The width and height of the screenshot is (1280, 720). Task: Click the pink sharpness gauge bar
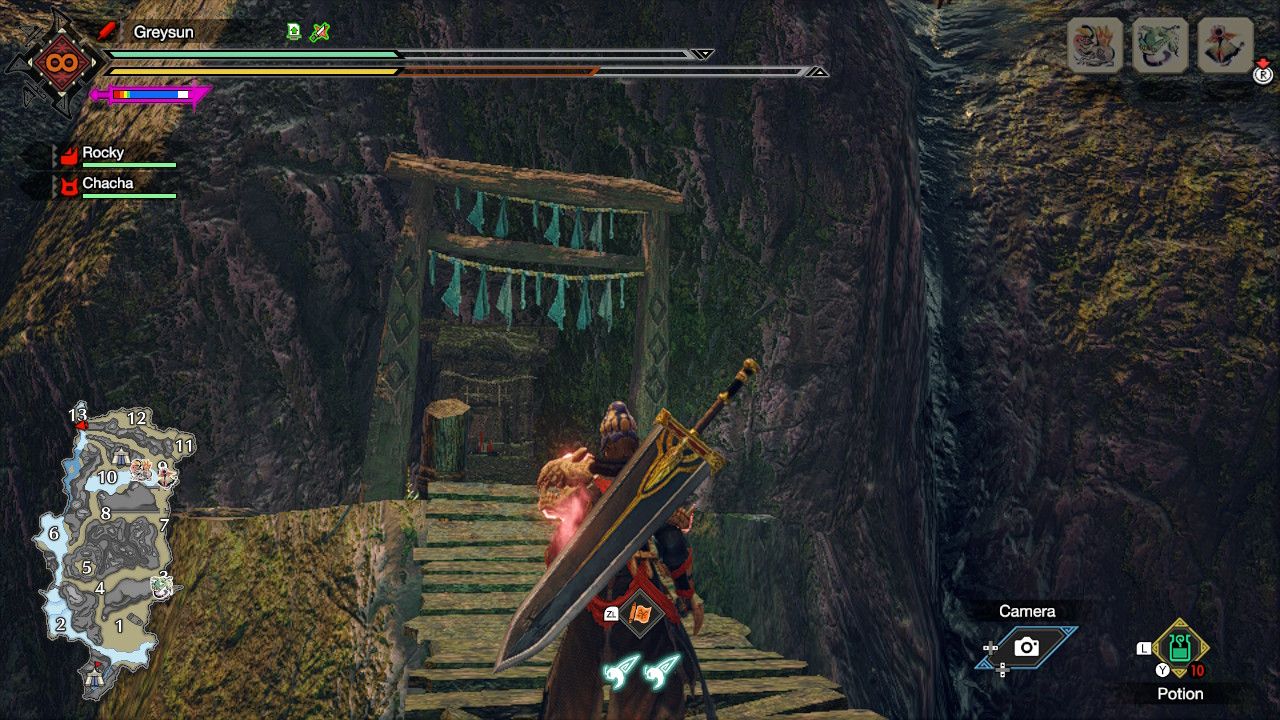[150, 94]
